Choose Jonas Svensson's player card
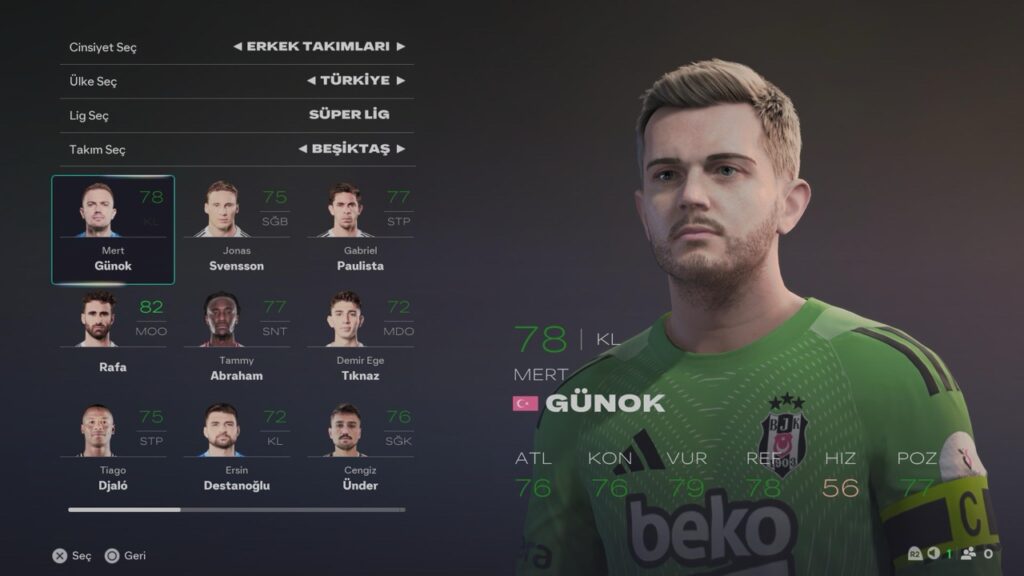The height and width of the screenshot is (576, 1024). click(x=237, y=230)
